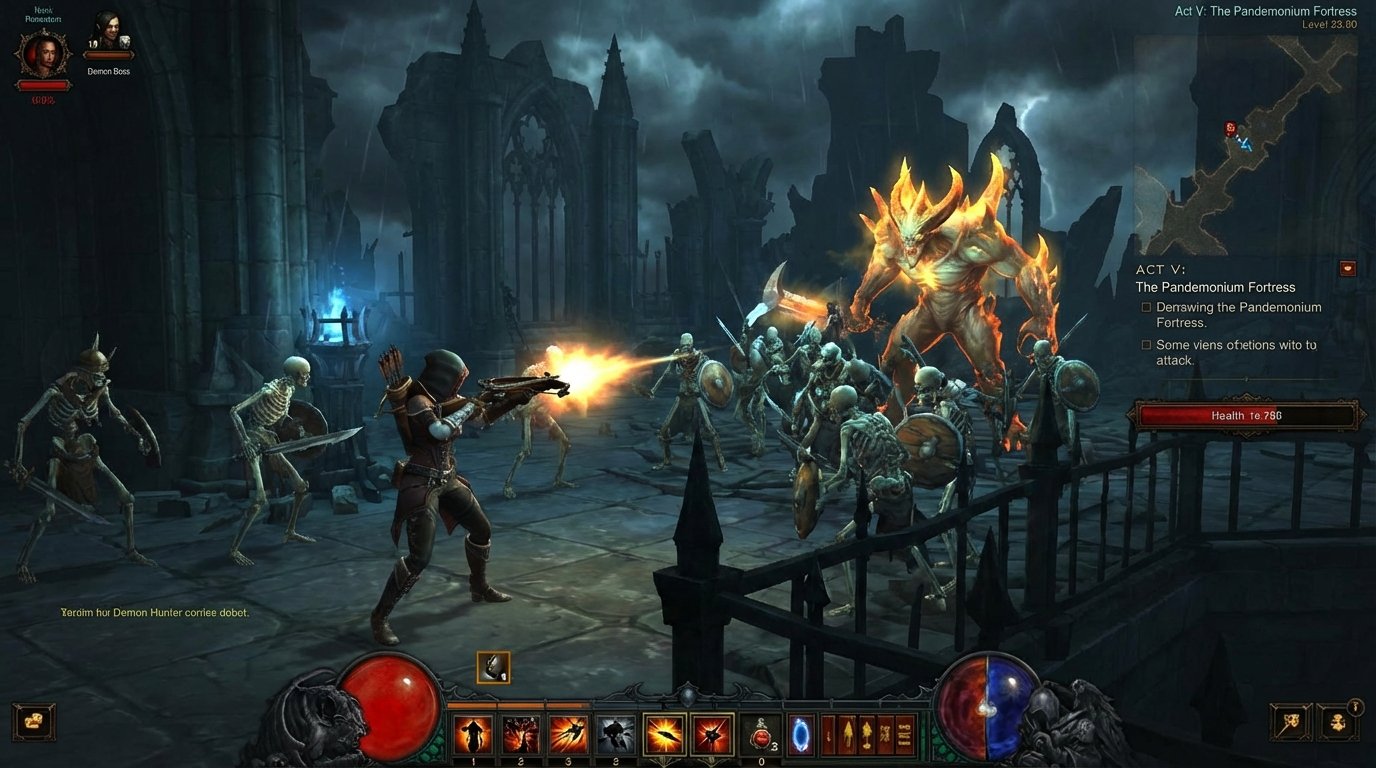Collapse the quest tracker via the red envelope icon
The height and width of the screenshot is (768, 1376).
[x=1347, y=268]
